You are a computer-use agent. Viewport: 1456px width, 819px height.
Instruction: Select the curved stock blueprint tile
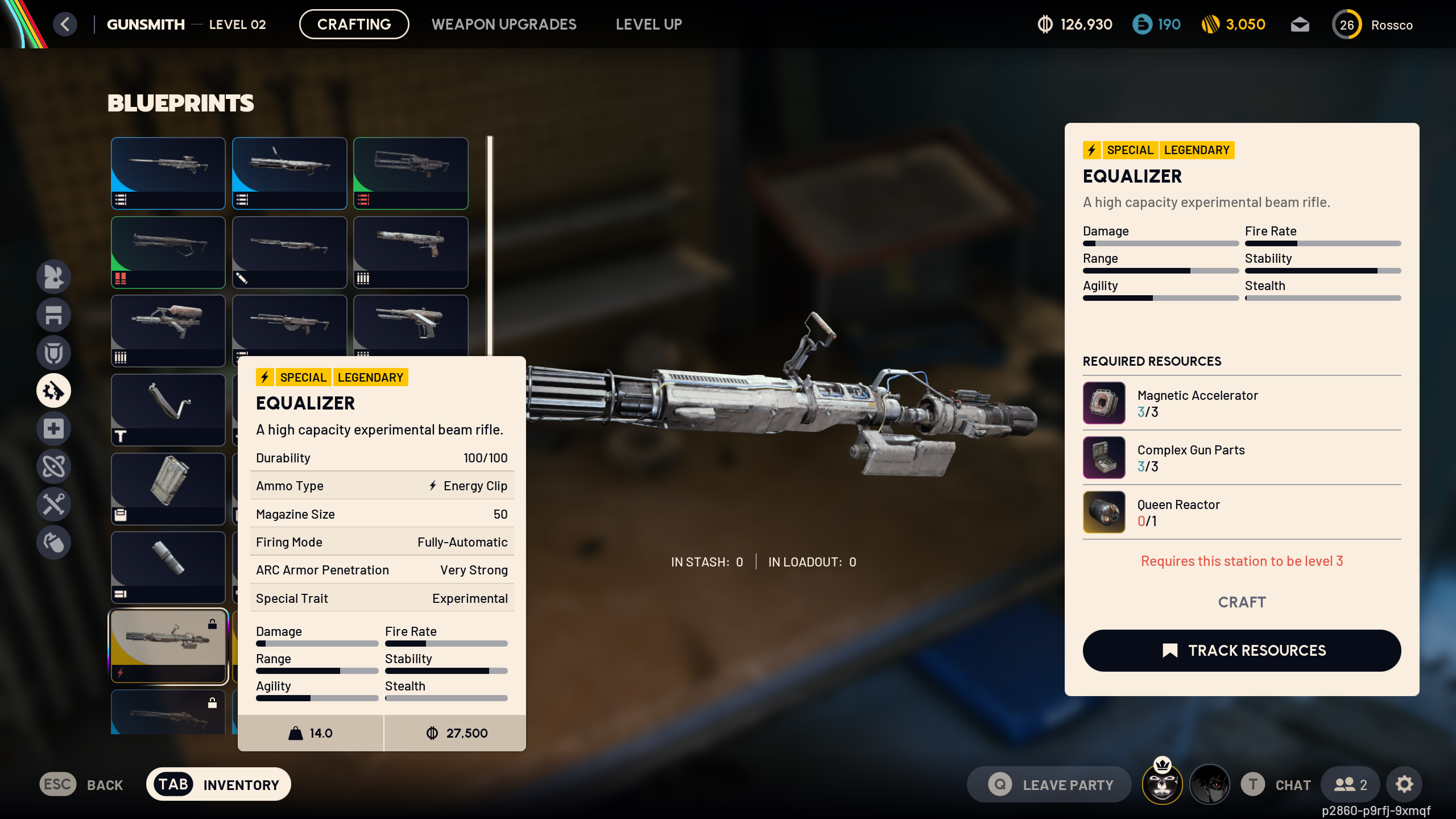tap(168, 409)
